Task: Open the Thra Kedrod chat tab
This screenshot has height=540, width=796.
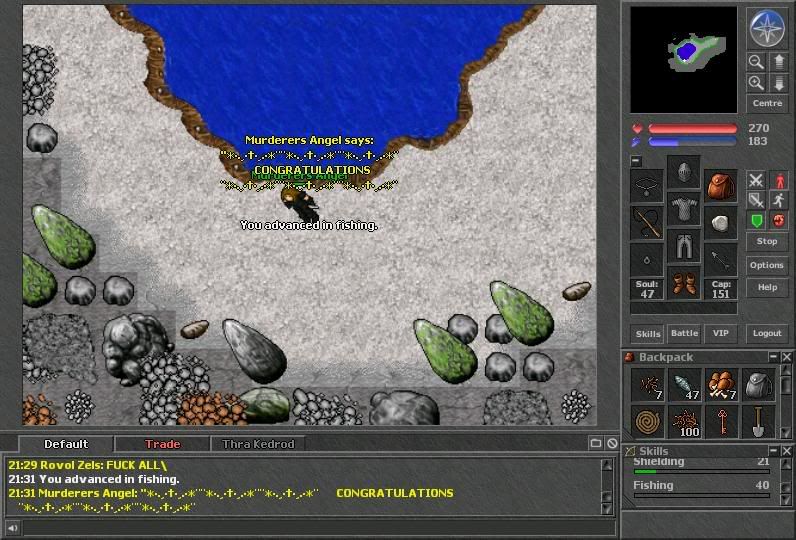Action: (258, 444)
